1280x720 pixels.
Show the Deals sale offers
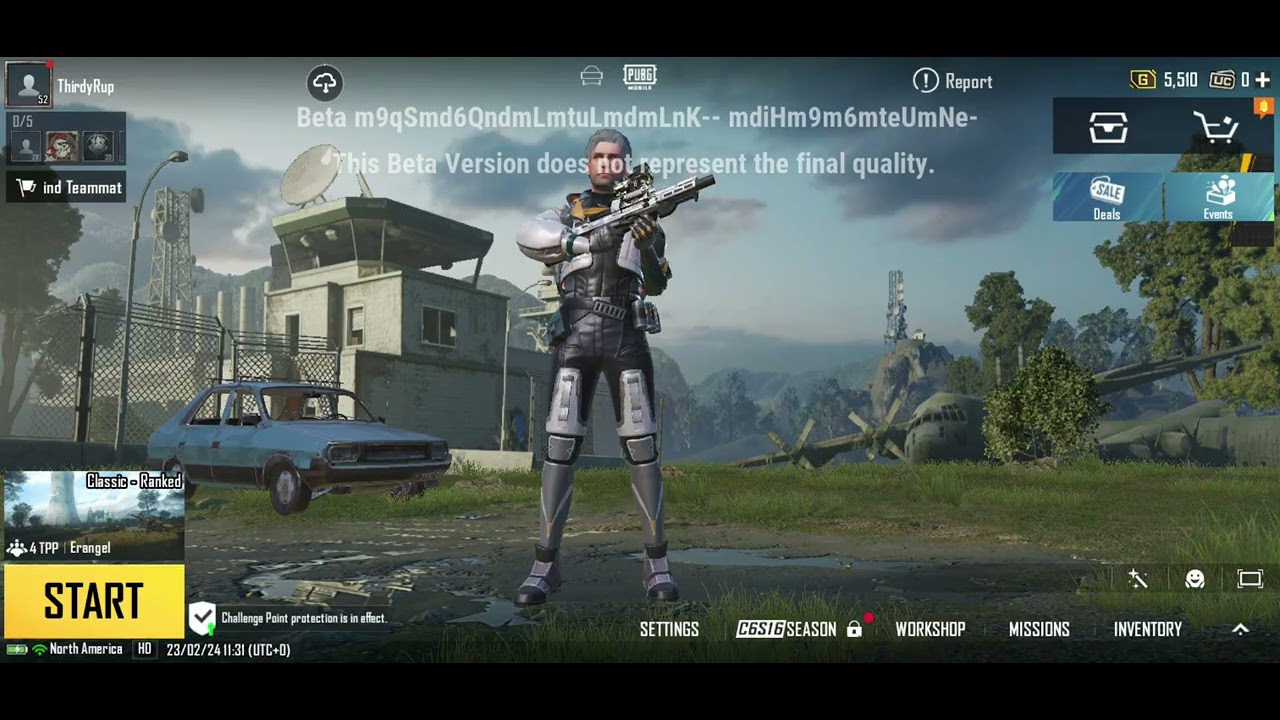[x=1107, y=197]
